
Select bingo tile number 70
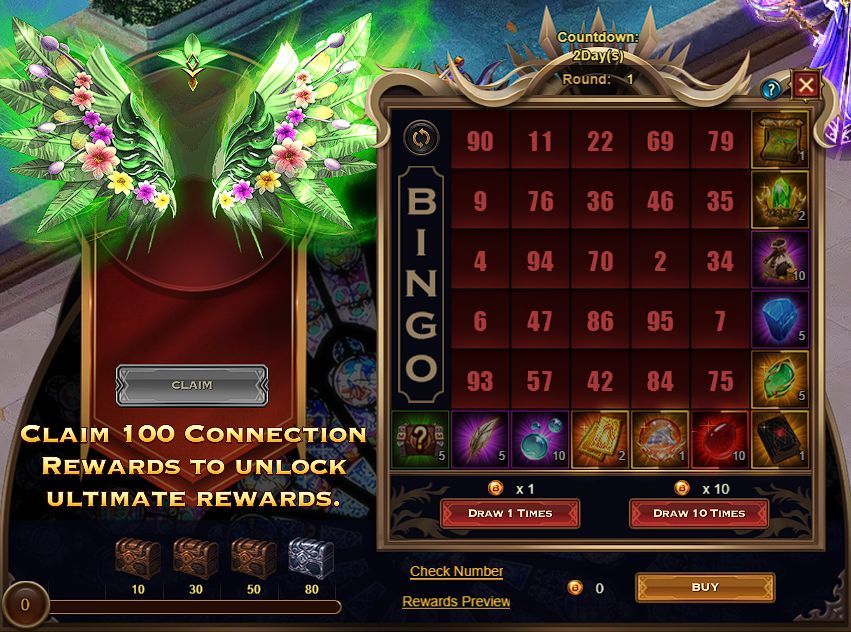click(600, 261)
